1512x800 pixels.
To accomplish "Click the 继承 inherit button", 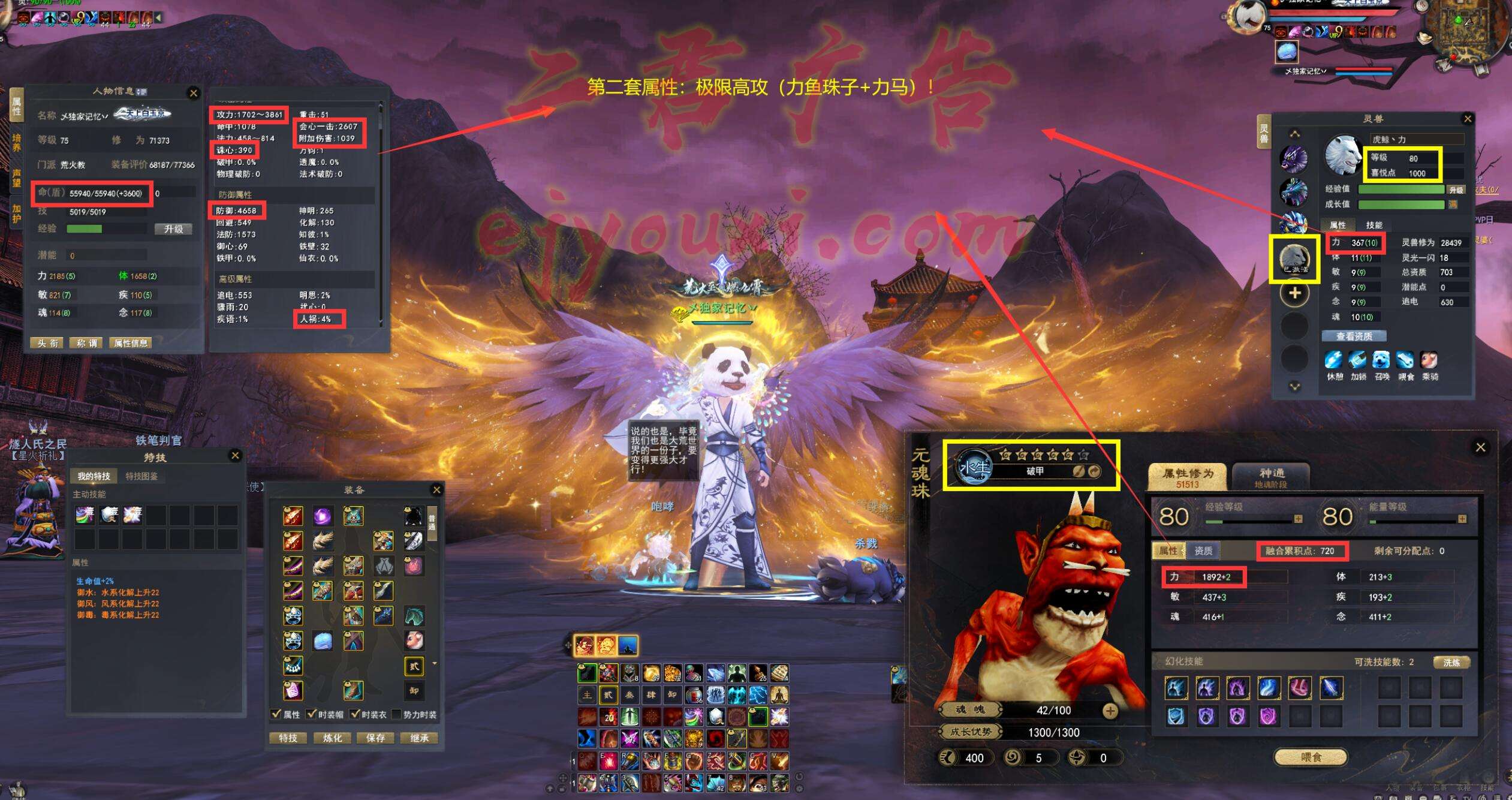I will (x=419, y=738).
